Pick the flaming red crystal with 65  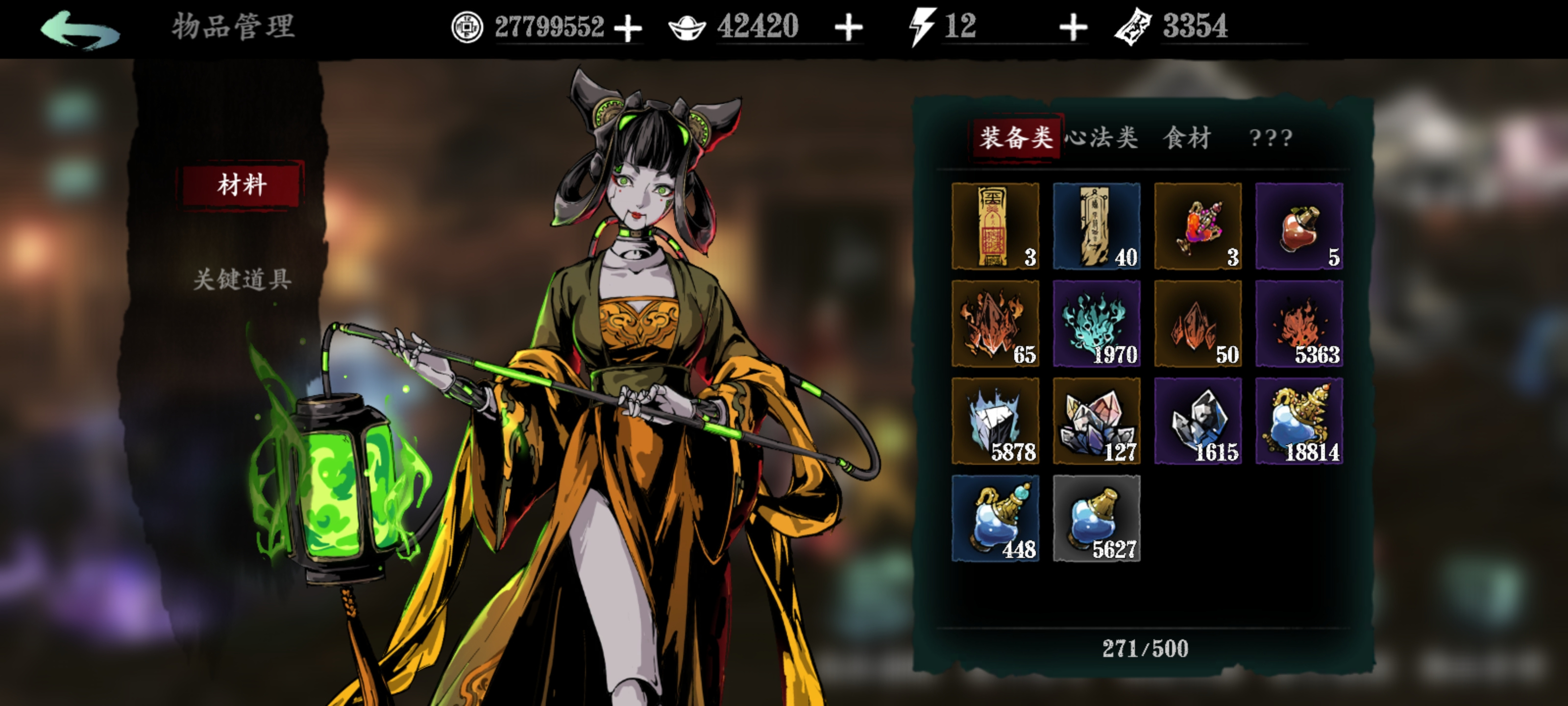[995, 324]
